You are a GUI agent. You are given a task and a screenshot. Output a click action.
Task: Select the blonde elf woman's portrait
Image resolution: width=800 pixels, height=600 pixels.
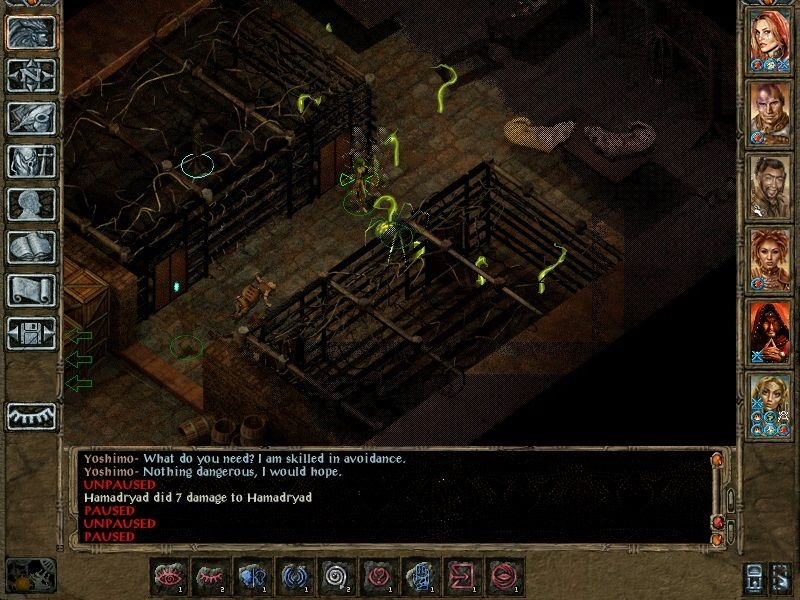(770, 402)
